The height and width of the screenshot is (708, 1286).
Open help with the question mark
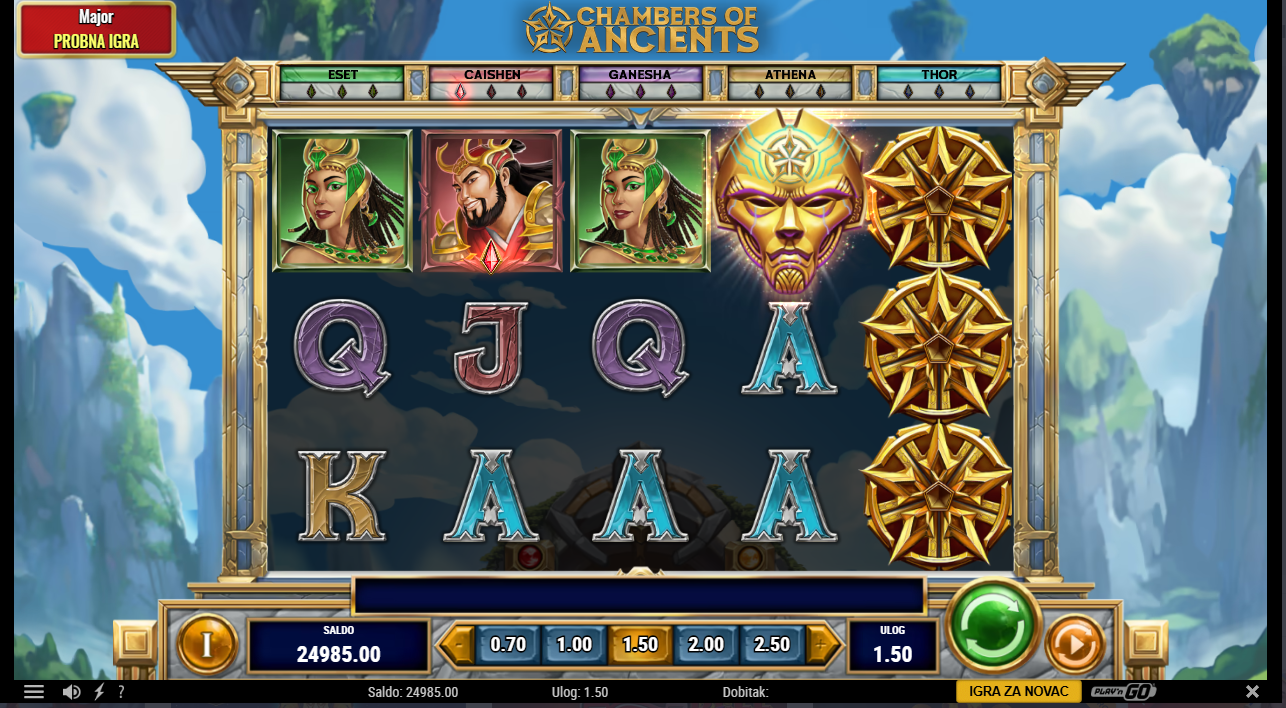point(121,692)
